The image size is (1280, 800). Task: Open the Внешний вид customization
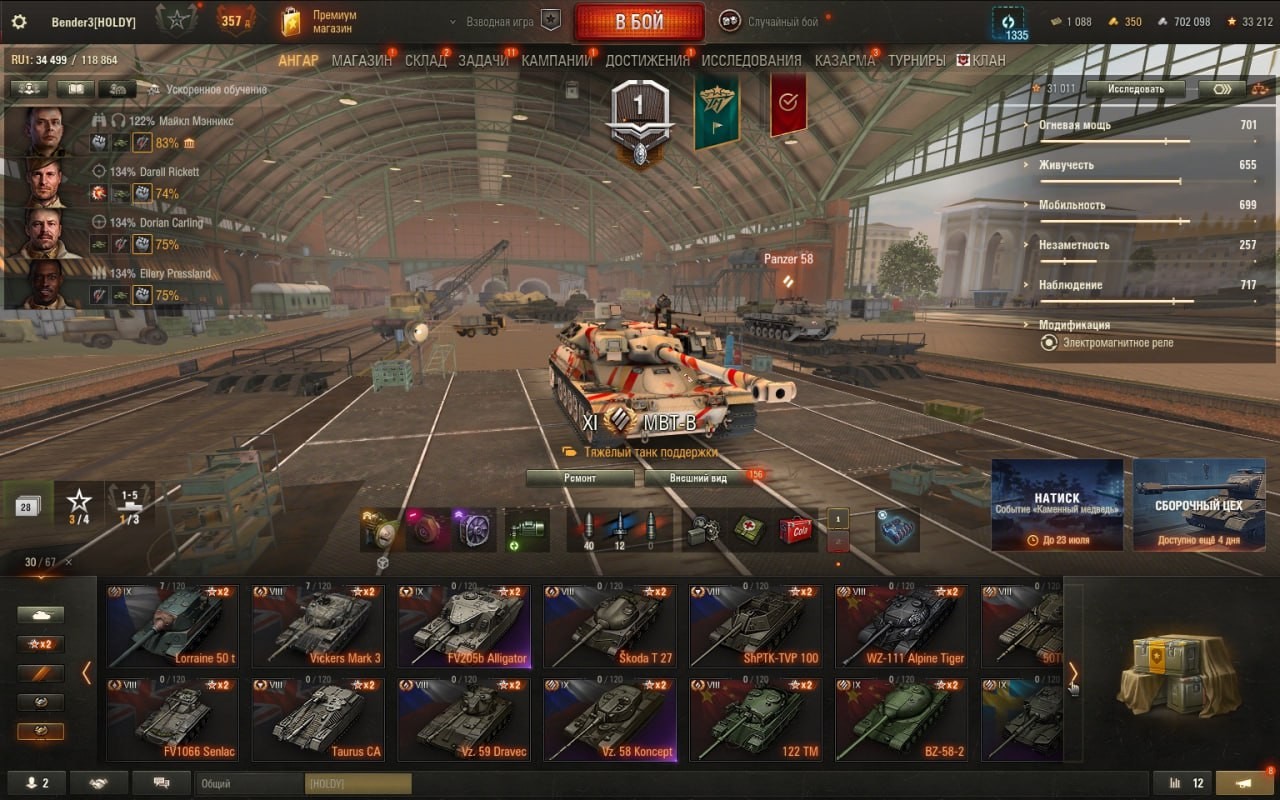coord(699,478)
